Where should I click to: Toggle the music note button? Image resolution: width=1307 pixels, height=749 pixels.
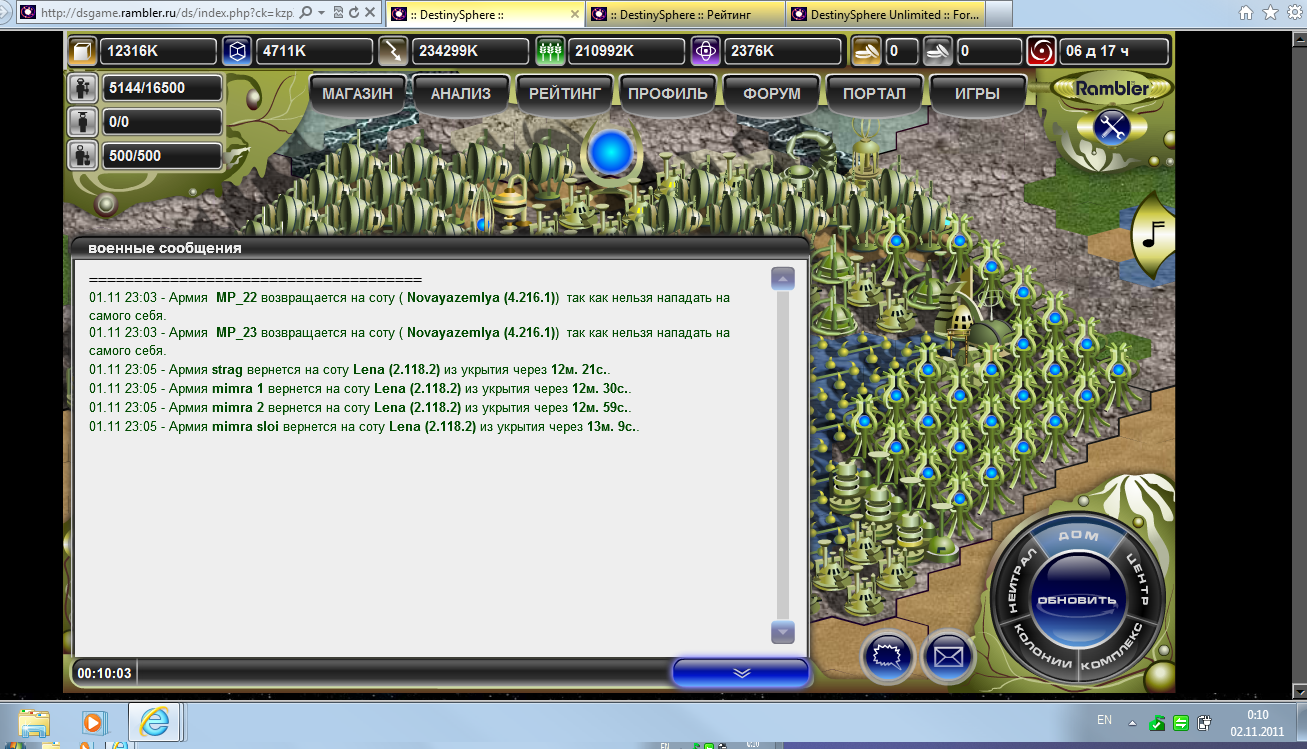[x=1153, y=235]
